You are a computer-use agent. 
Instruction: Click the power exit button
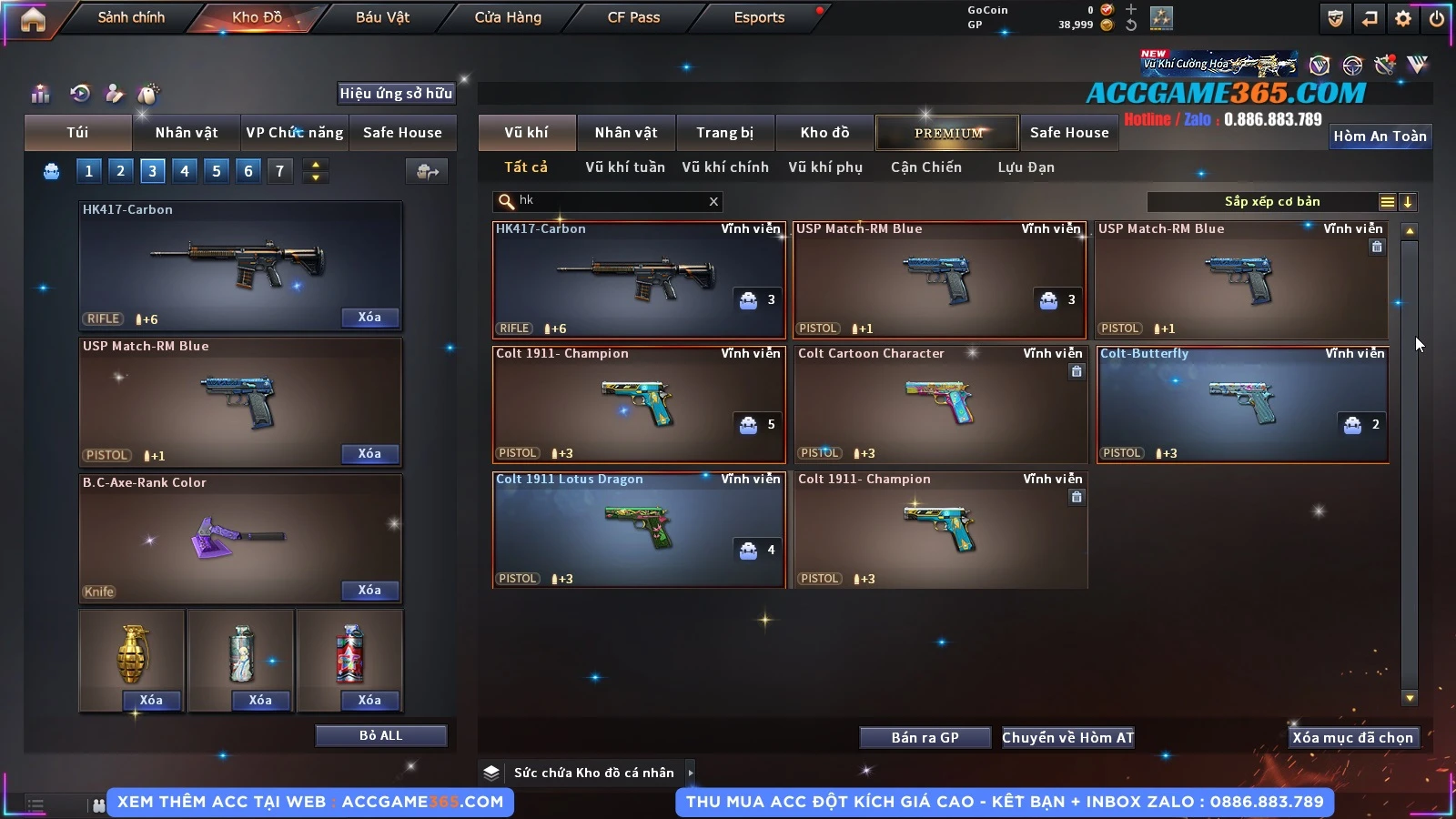pyautogui.click(x=1437, y=18)
